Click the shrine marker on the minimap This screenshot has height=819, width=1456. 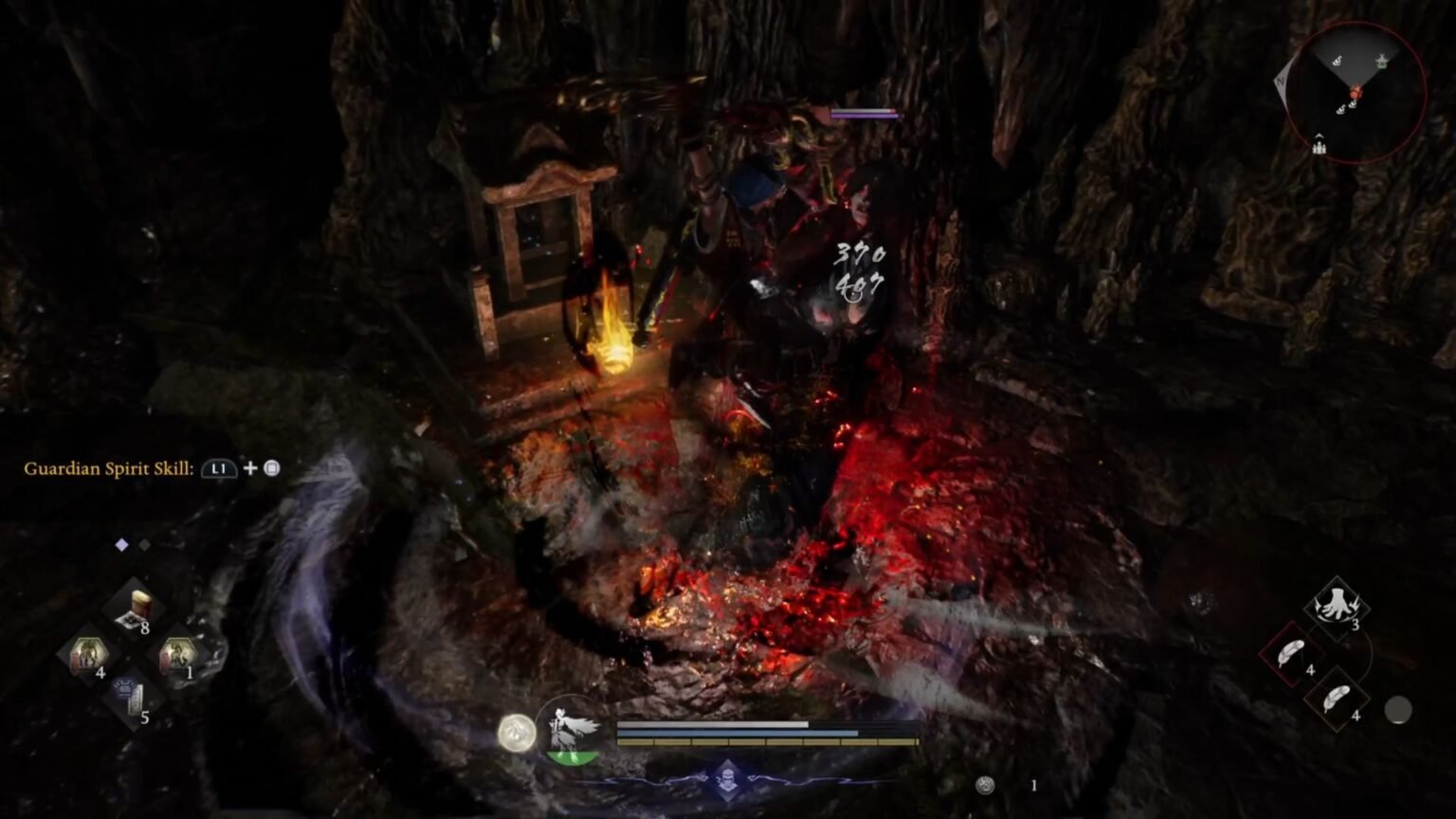pos(1381,61)
